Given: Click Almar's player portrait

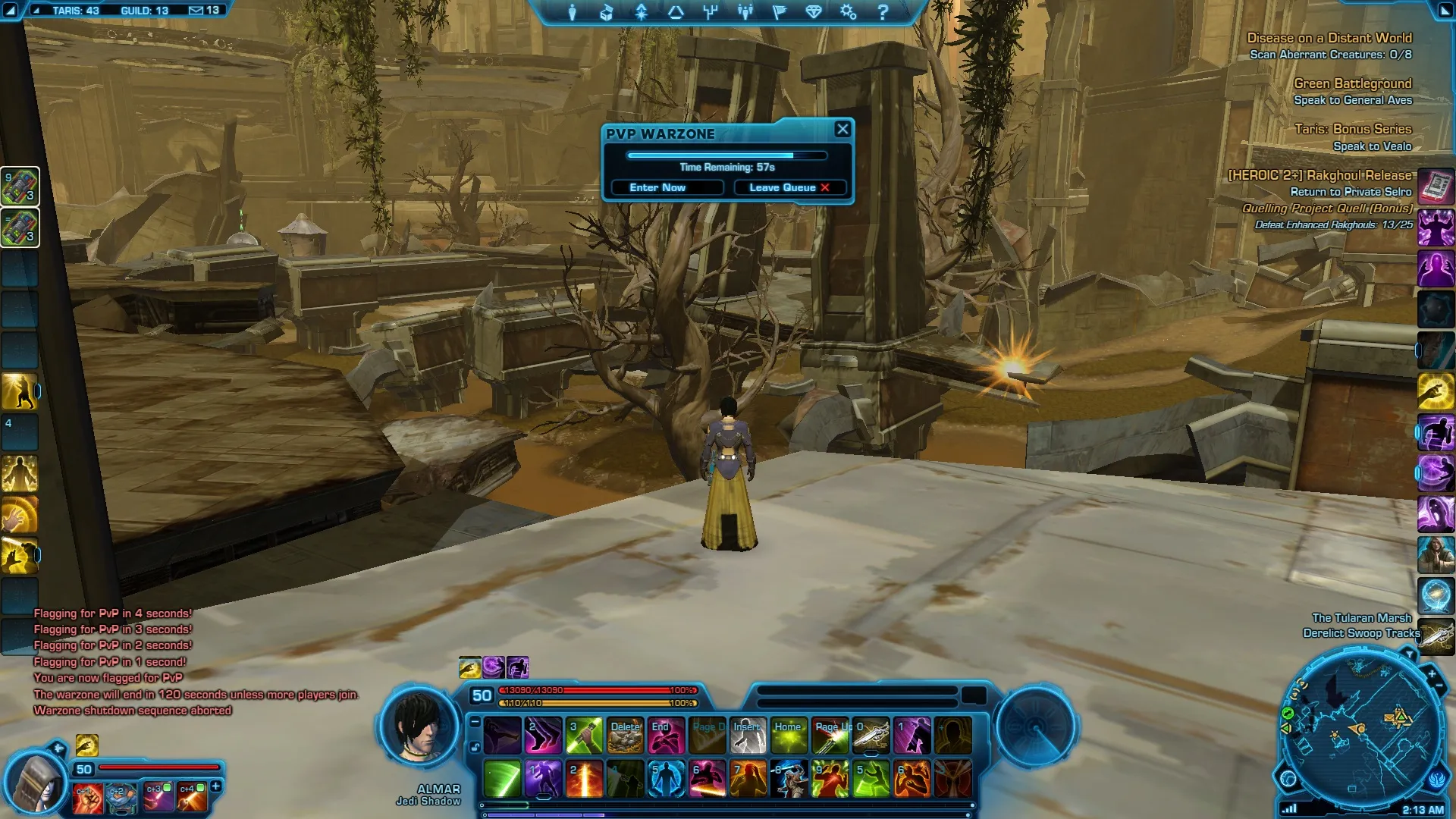Looking at the screenshot, I should pyautogui.click(x=418, y=726).
